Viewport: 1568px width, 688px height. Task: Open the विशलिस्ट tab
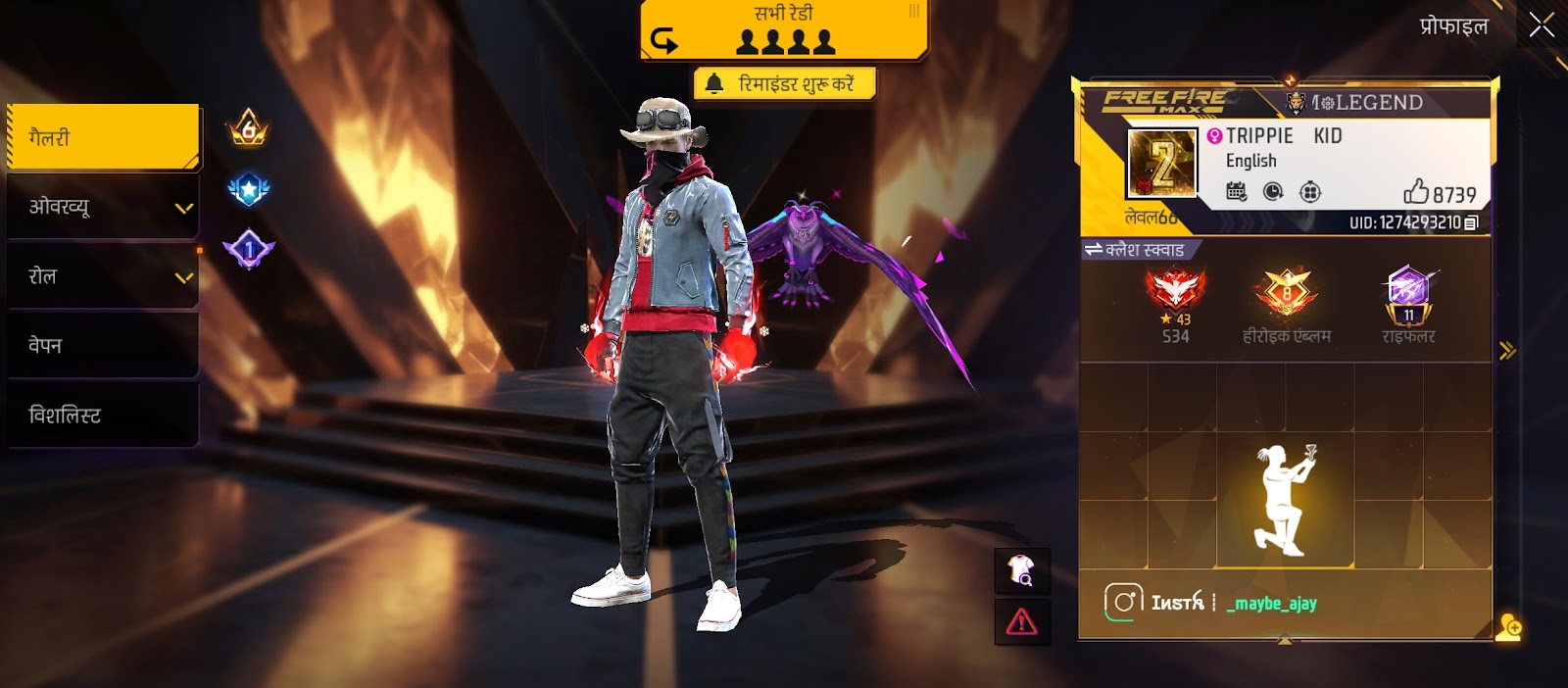pos(103,416)
